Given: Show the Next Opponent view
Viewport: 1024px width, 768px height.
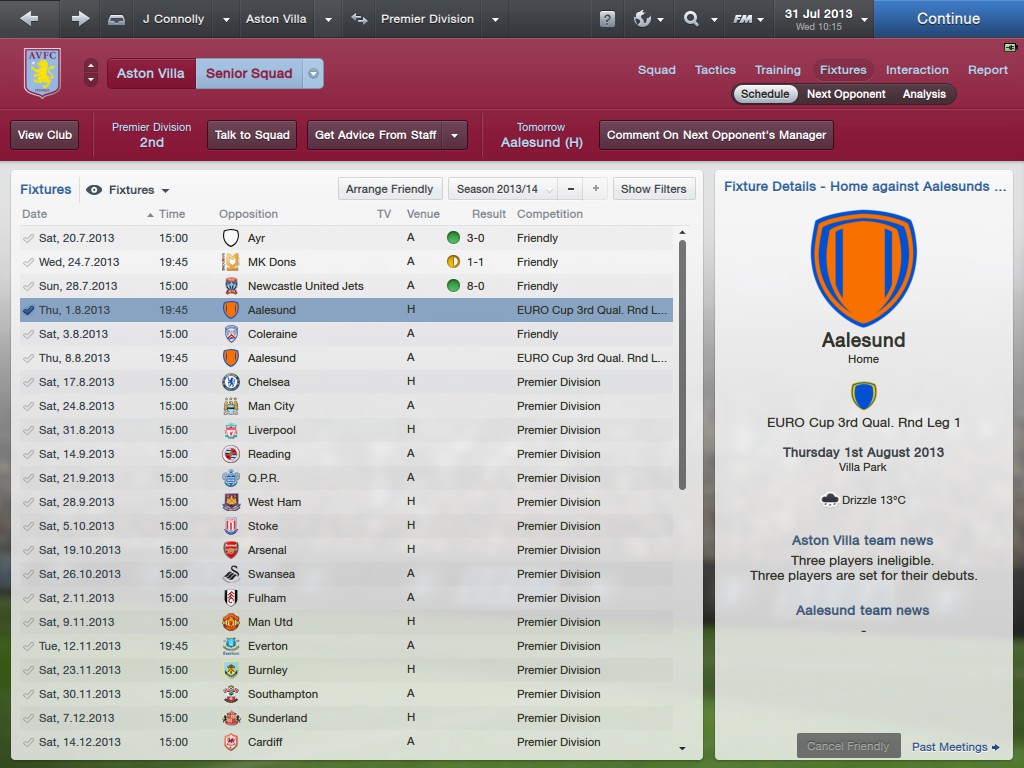Looking at the screenshot, I should [x=846, y=94].
